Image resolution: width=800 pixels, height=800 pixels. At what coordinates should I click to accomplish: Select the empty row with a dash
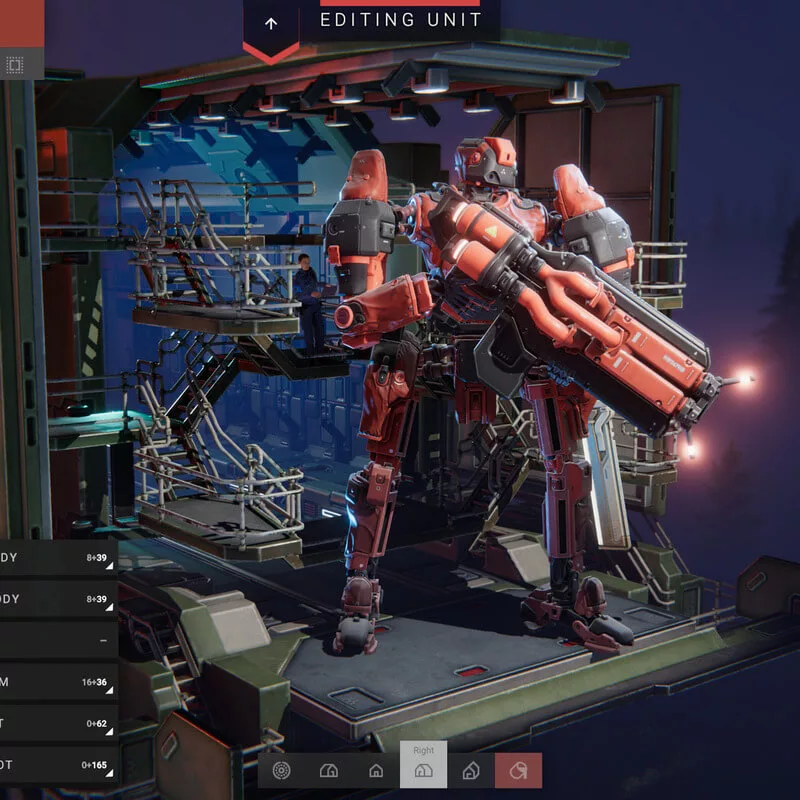pos(58,640)
